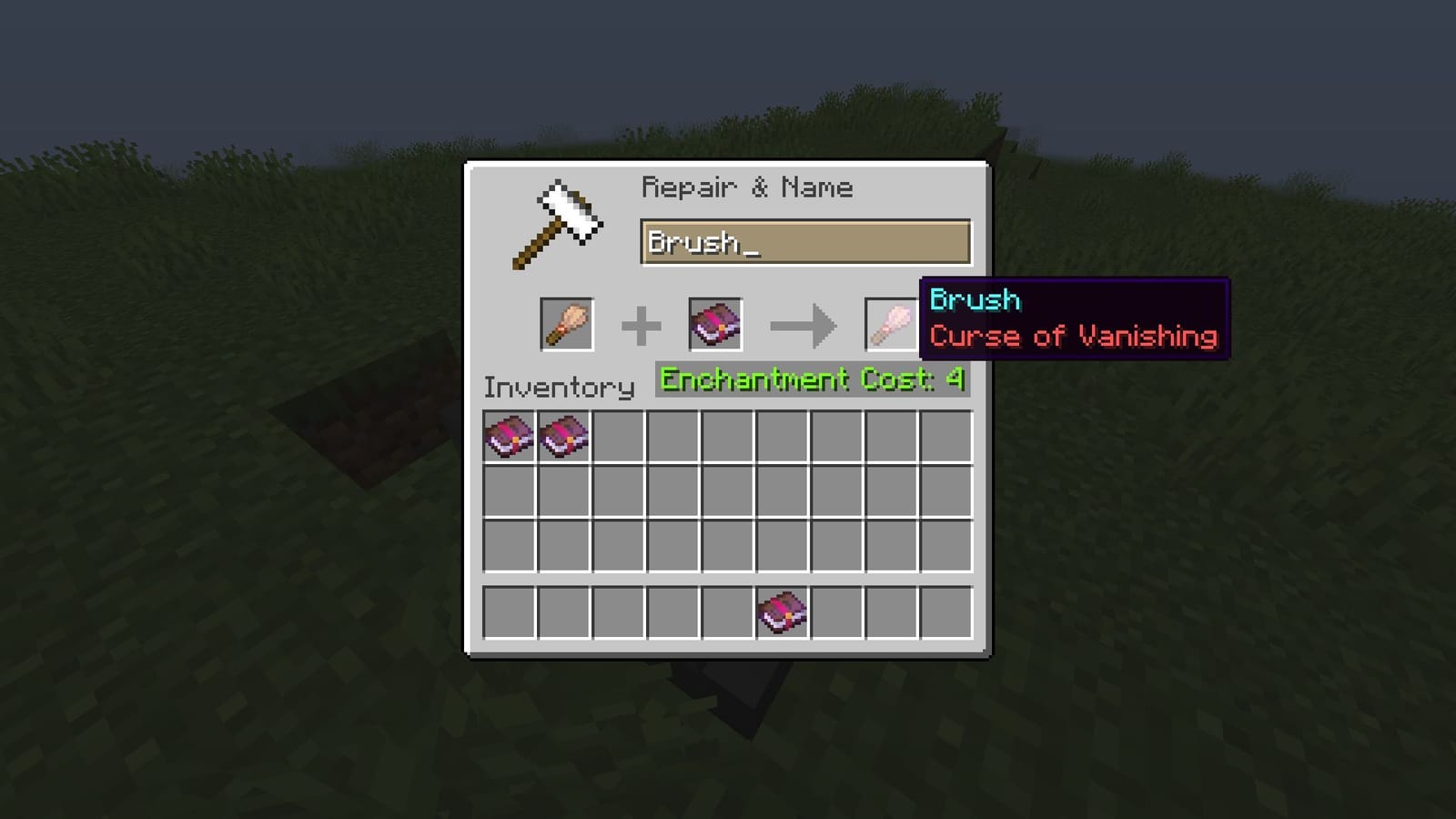Click the Inventory section label

click(558, 386)
